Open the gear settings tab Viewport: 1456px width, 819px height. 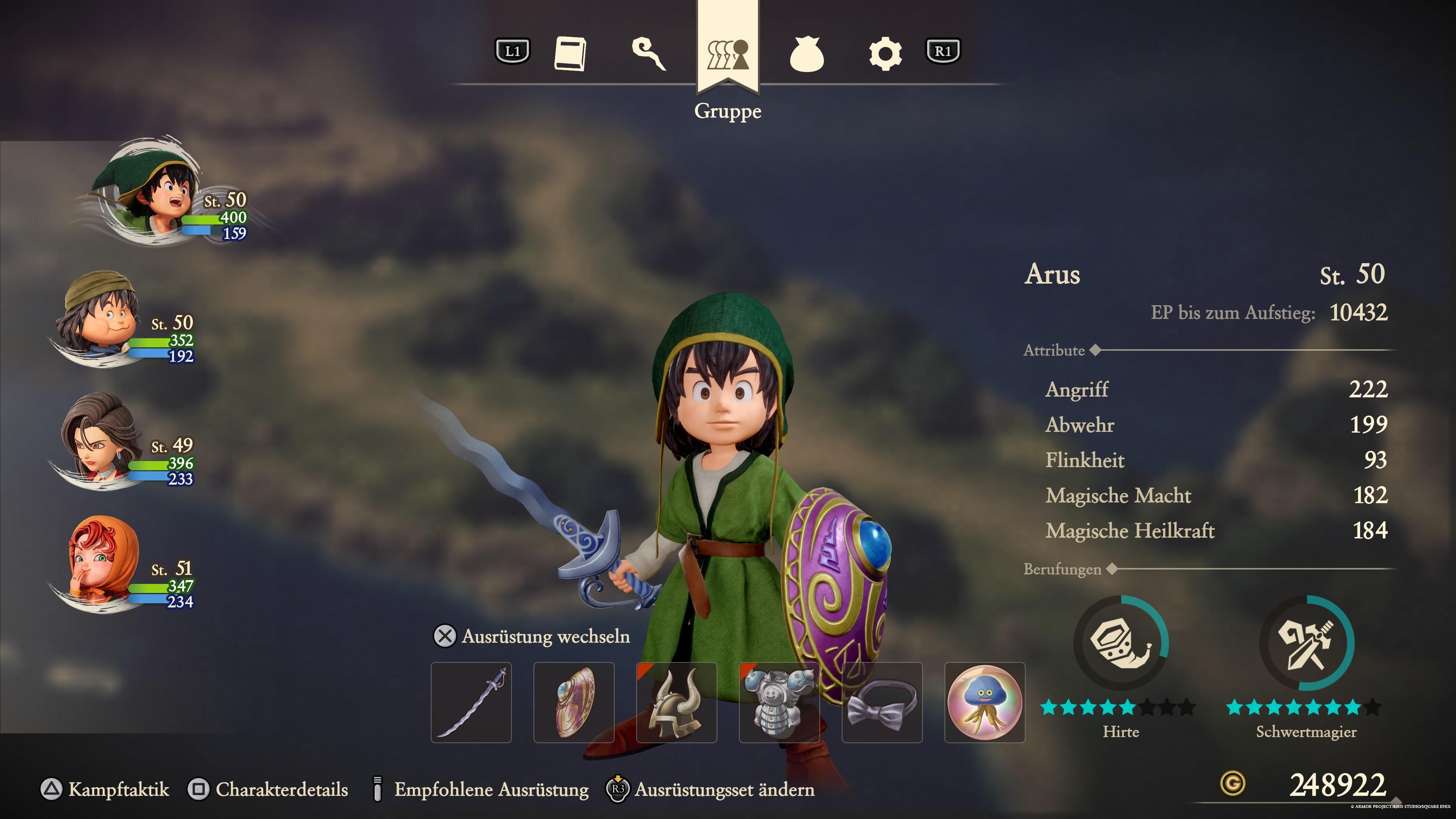885,54
